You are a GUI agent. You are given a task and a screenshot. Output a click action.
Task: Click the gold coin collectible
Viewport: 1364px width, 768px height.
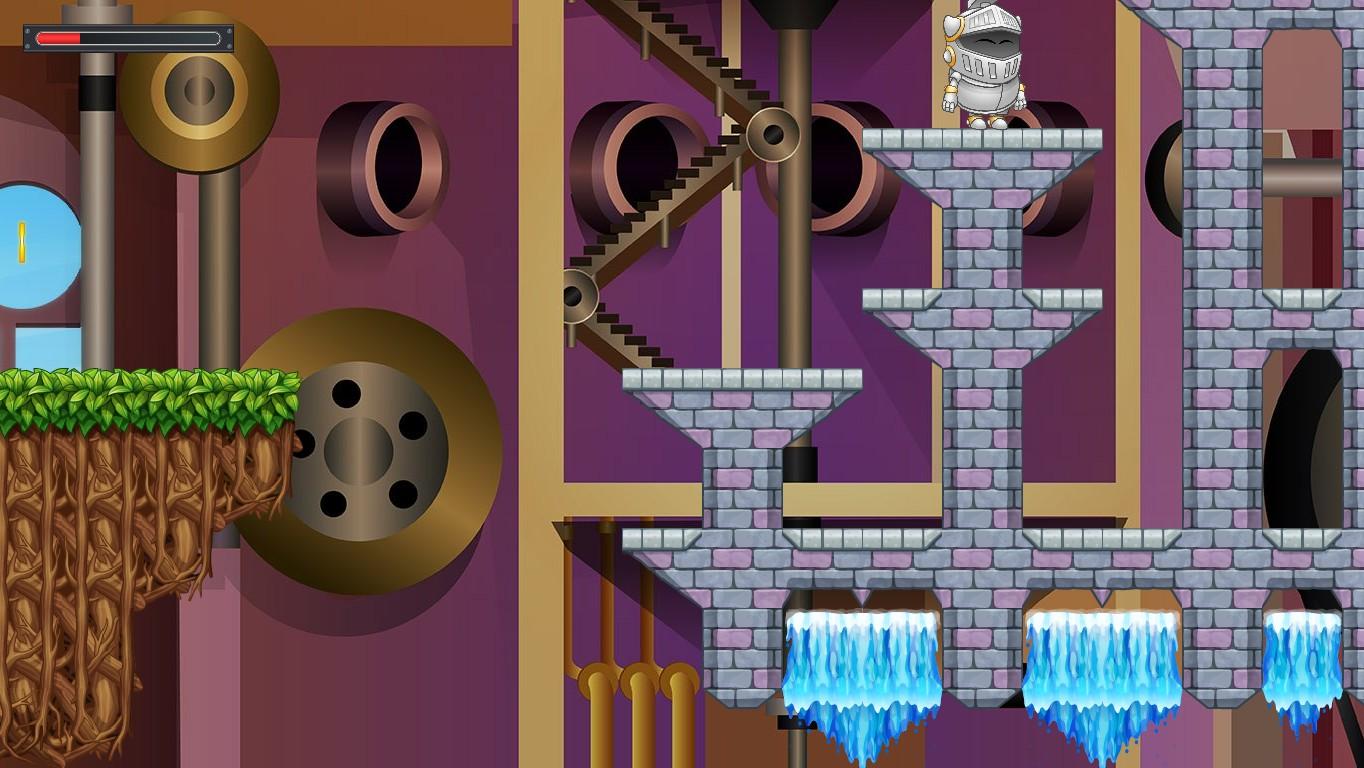20,240
